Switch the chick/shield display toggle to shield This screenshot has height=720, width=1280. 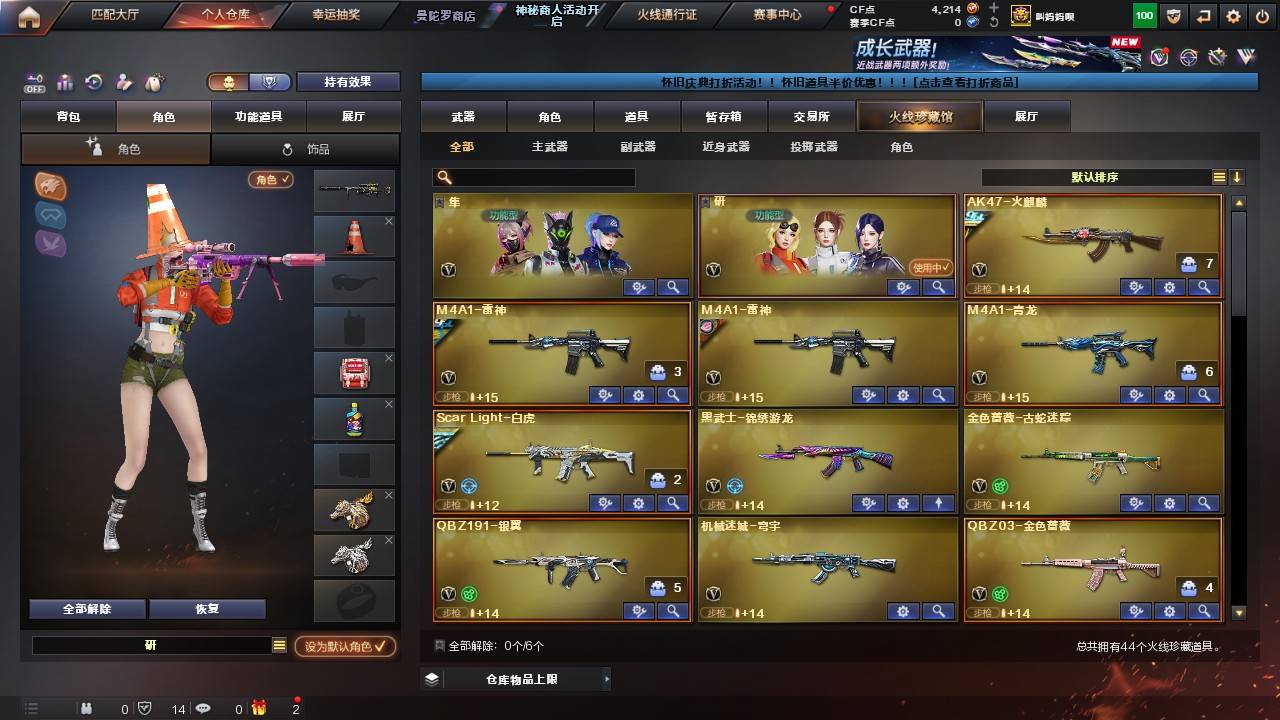point(268,82)
